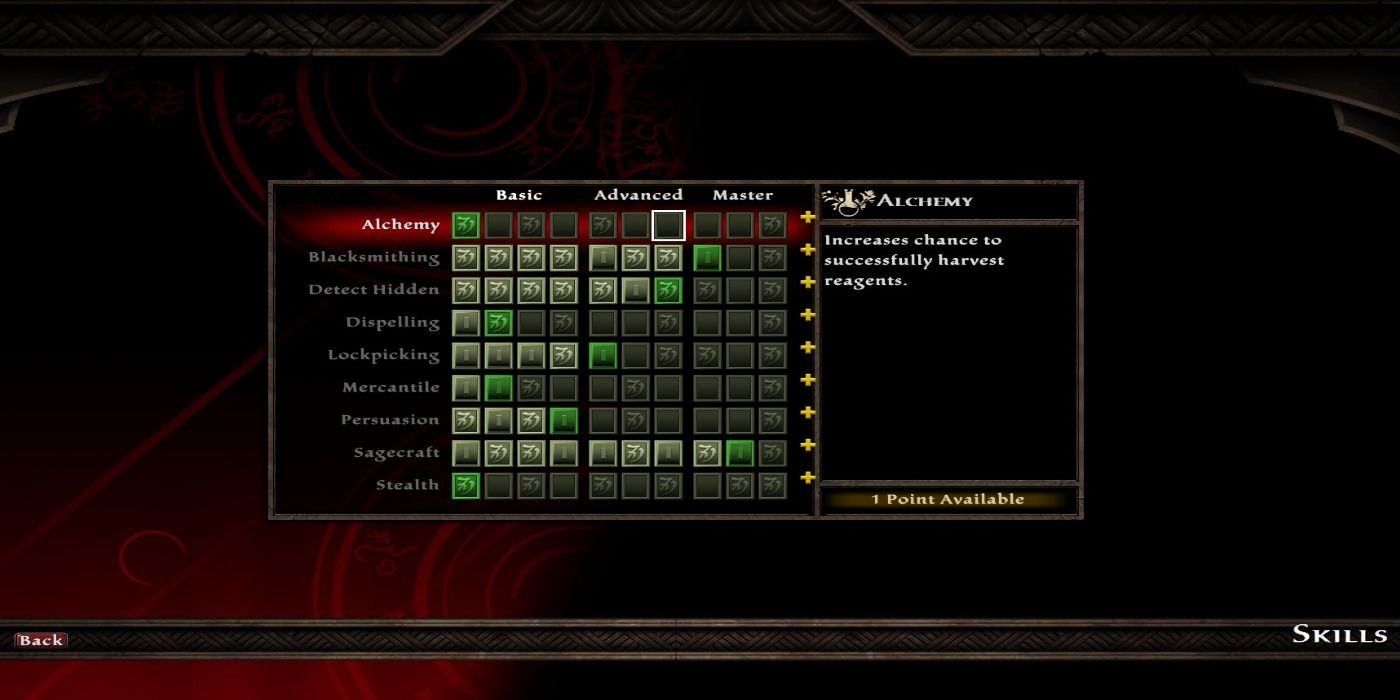The width and height of the screenshot is (1400, 700).
Task: Increase Detect Hidden using its plus icon
Action: pyautogui.click(x=808, y=283)
